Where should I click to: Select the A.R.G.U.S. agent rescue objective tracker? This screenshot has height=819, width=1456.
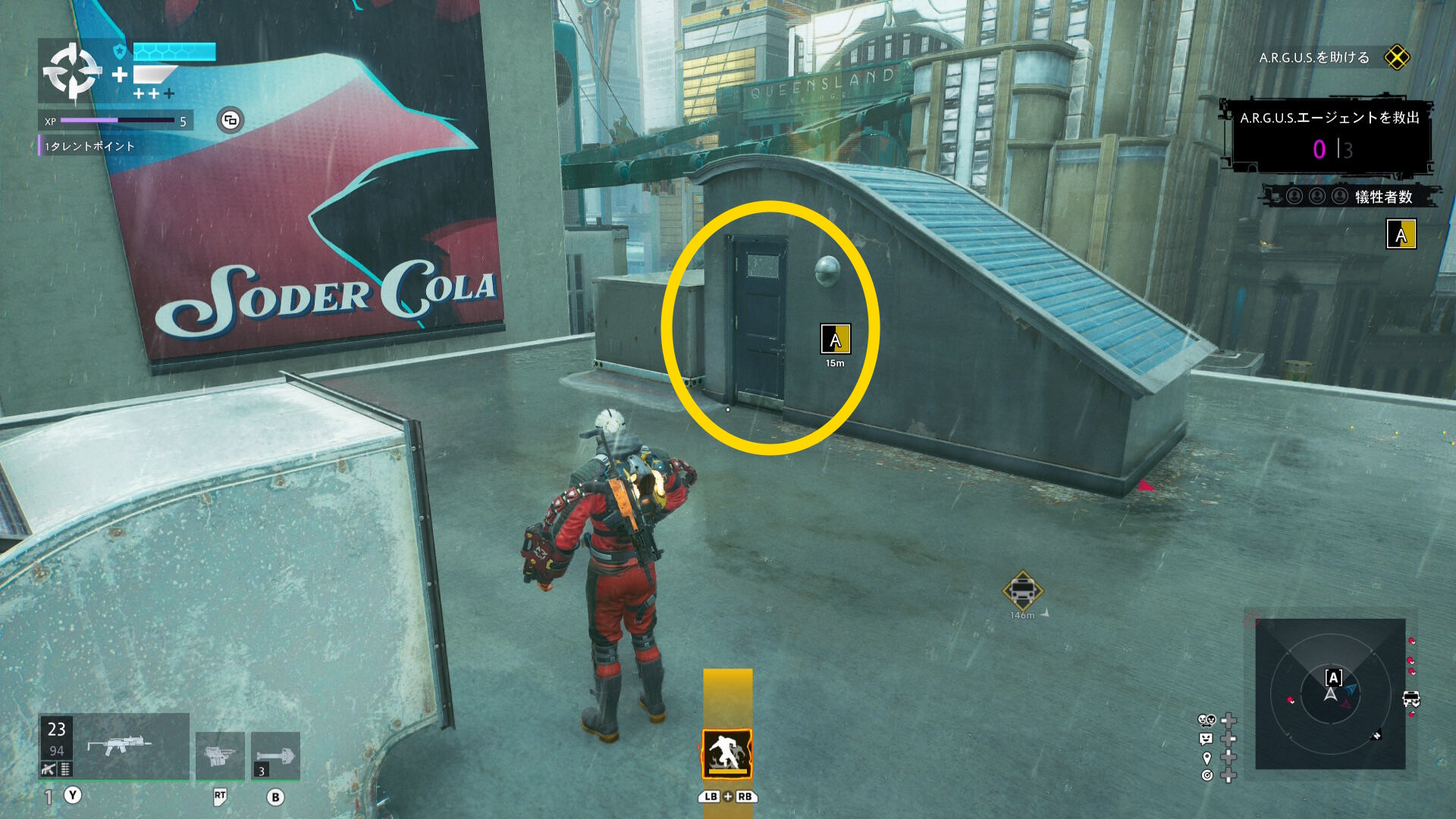point(1329,136)
